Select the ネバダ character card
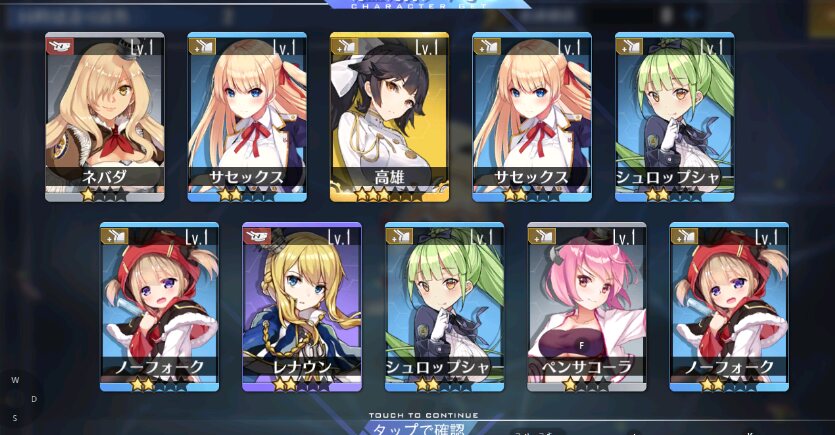835x435 pixels. 104,116
